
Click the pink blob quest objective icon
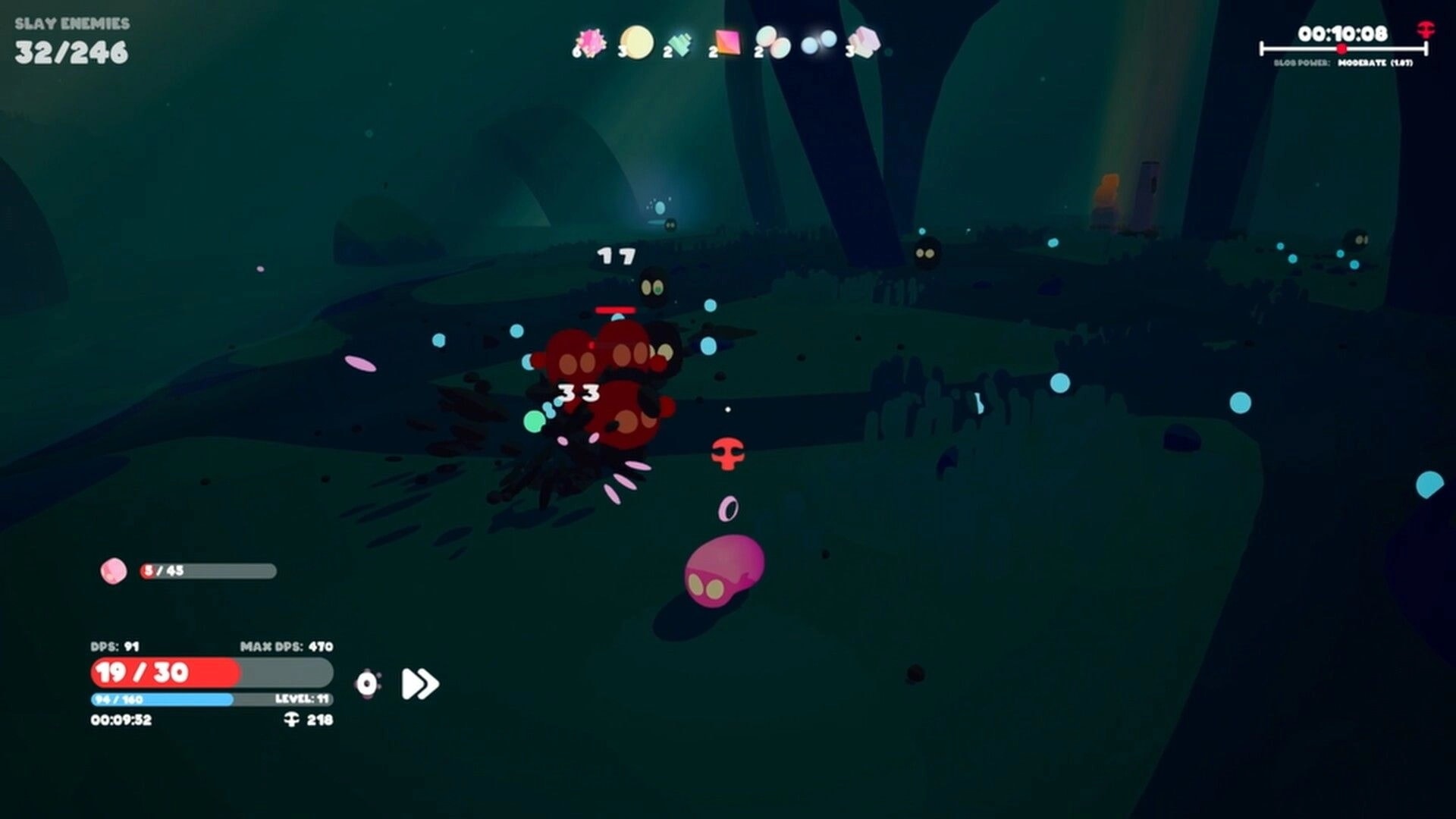point(114,573)
